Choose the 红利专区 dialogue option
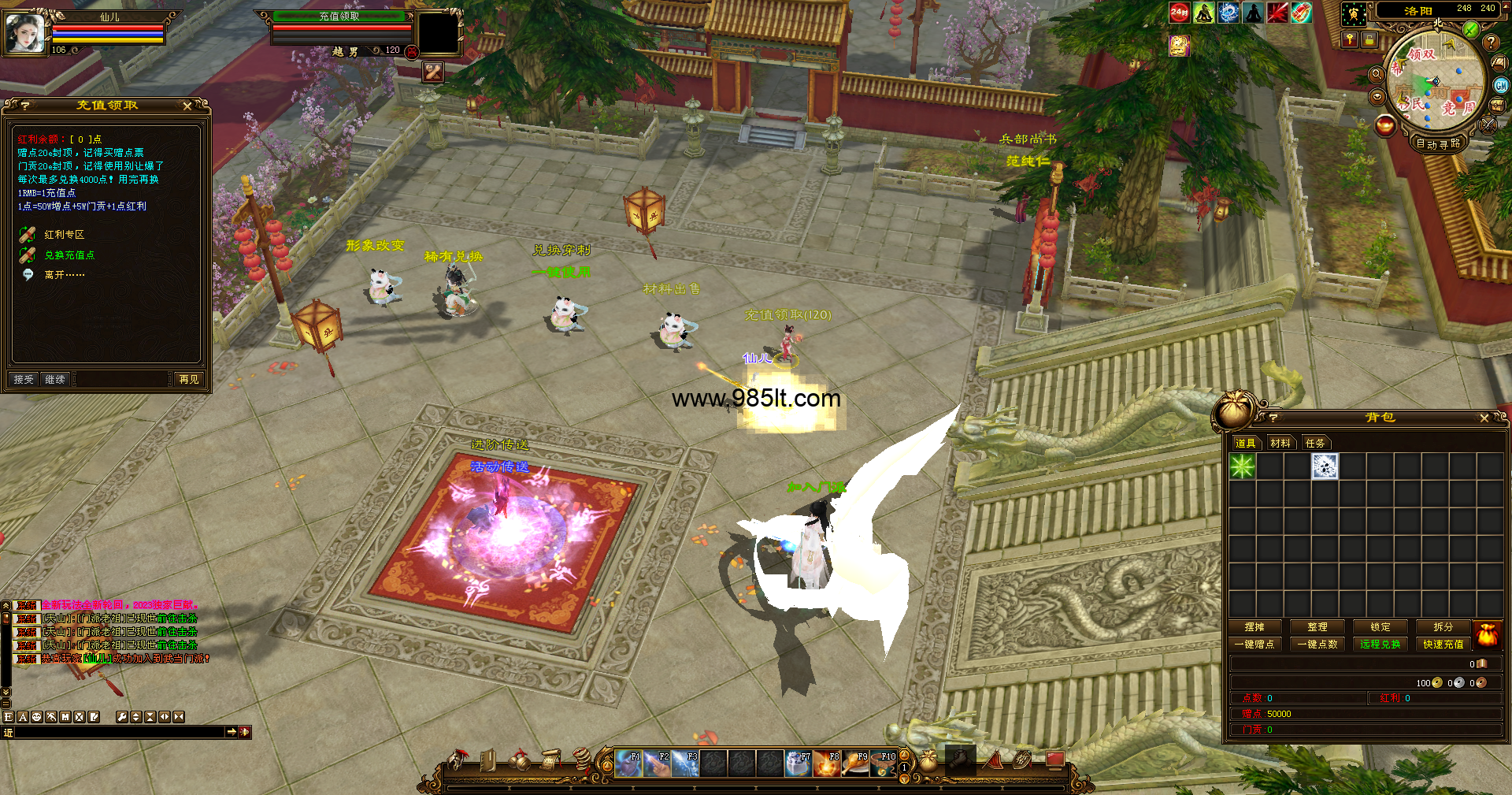 64,235
